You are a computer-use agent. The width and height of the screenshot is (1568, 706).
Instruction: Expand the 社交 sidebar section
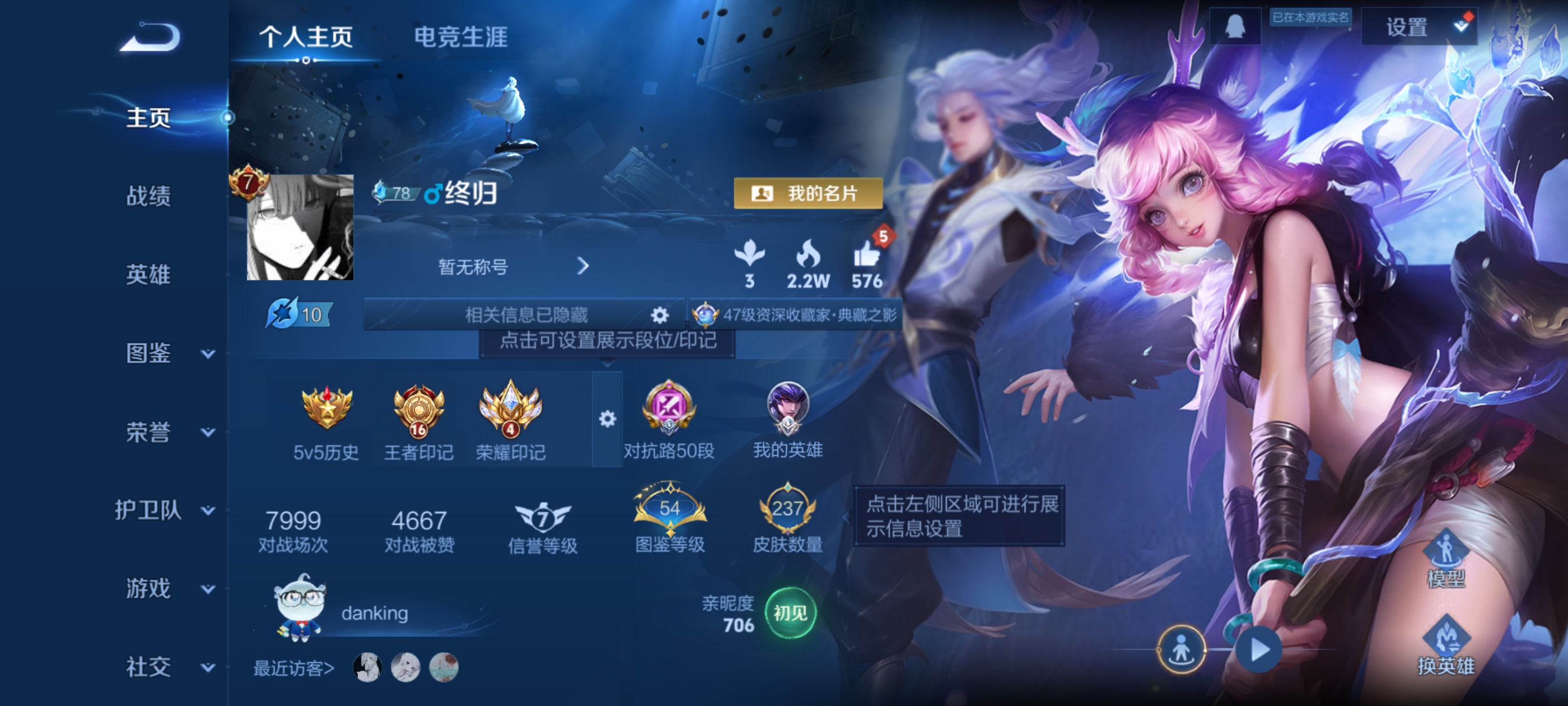149,665
